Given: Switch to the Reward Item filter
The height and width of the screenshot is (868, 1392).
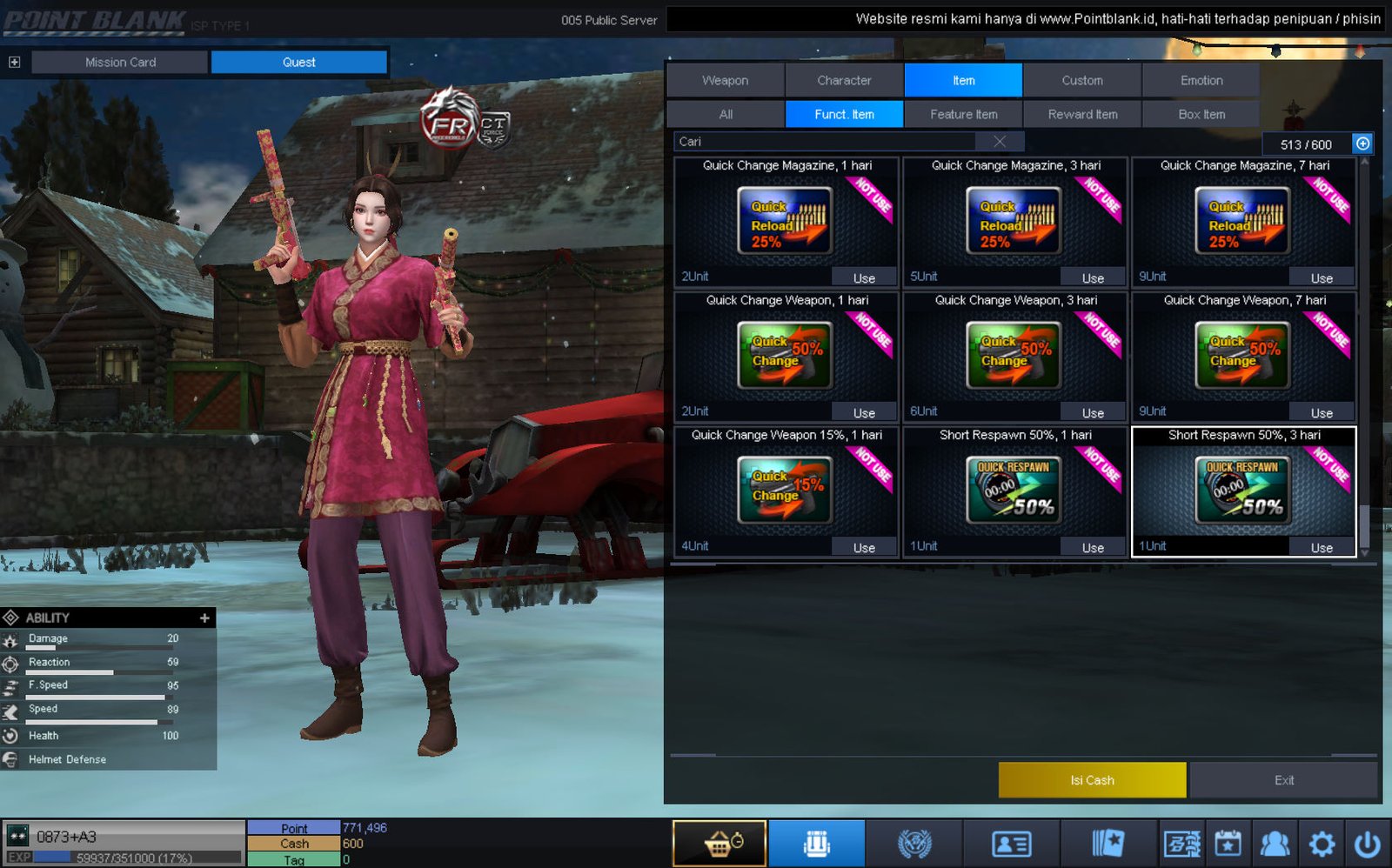Looking at the screenshot, I should tap(1082, 114).
